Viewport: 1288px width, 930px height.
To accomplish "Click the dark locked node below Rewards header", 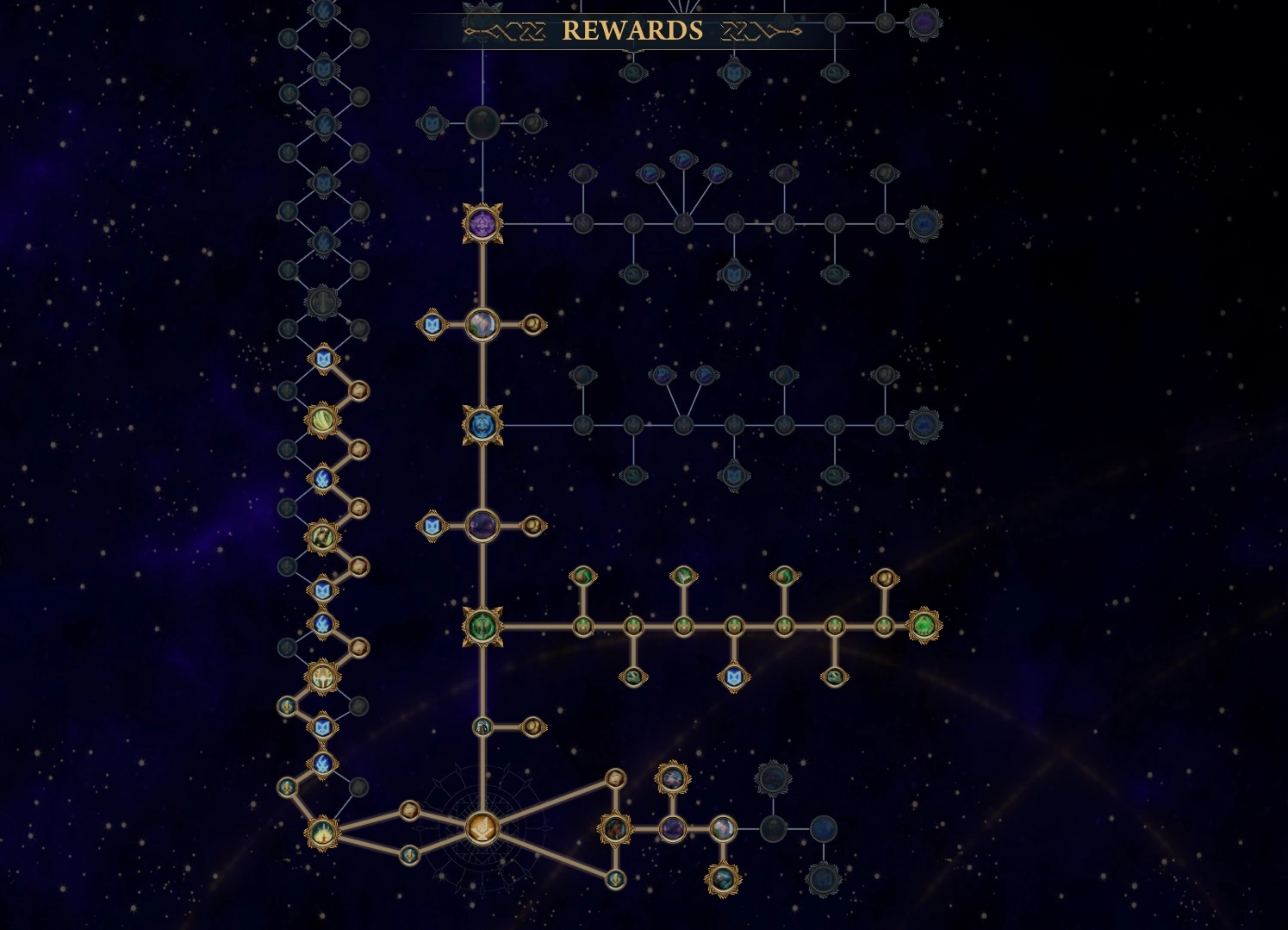I will 482,123.
